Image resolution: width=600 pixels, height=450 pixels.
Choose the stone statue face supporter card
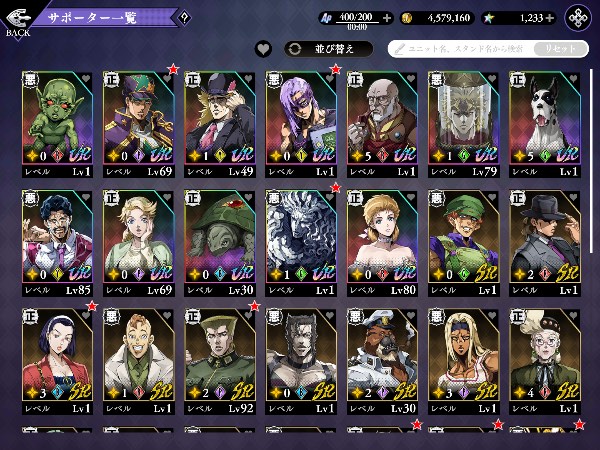(302, 241)
